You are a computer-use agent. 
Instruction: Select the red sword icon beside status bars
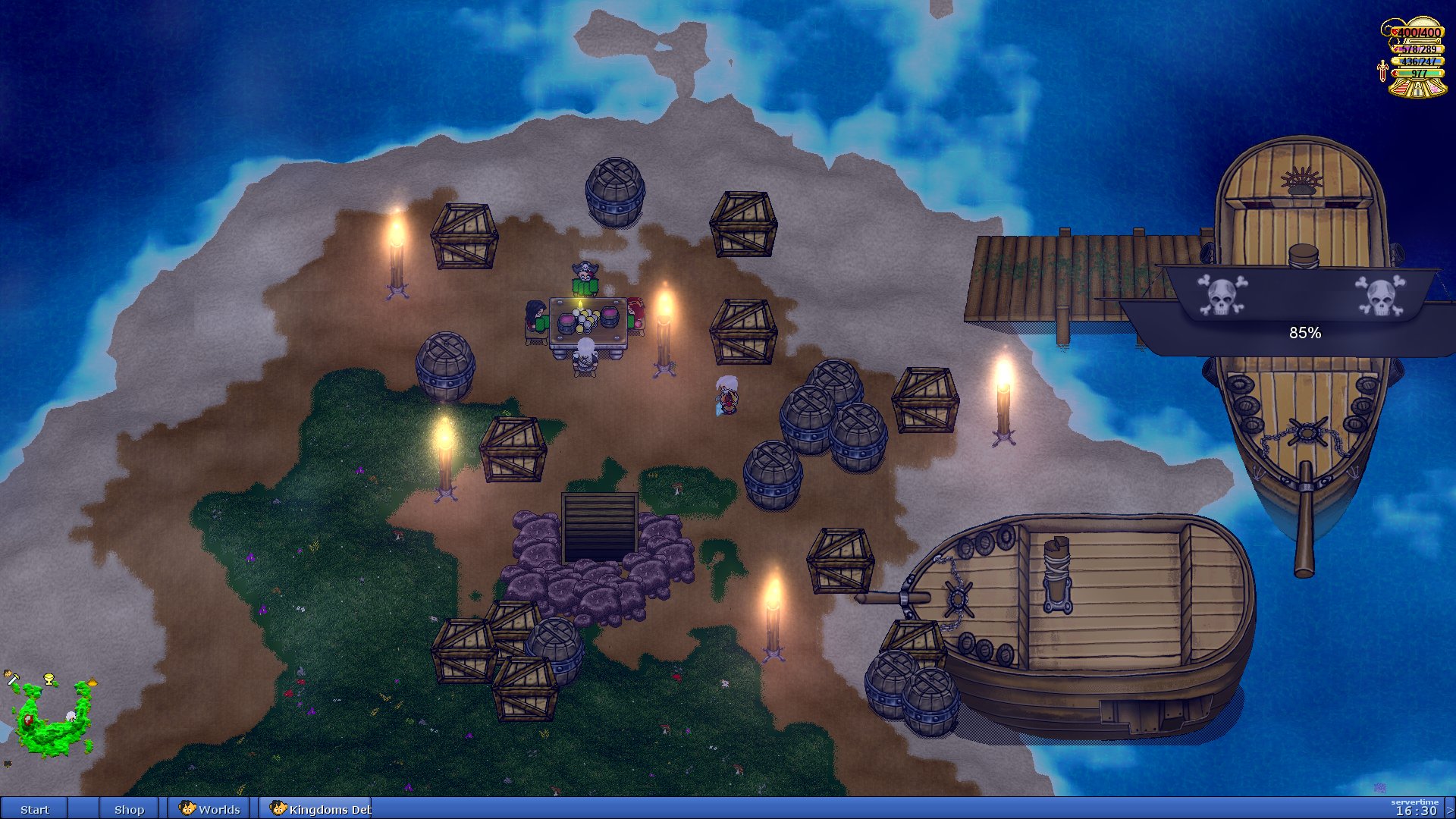1382,71
